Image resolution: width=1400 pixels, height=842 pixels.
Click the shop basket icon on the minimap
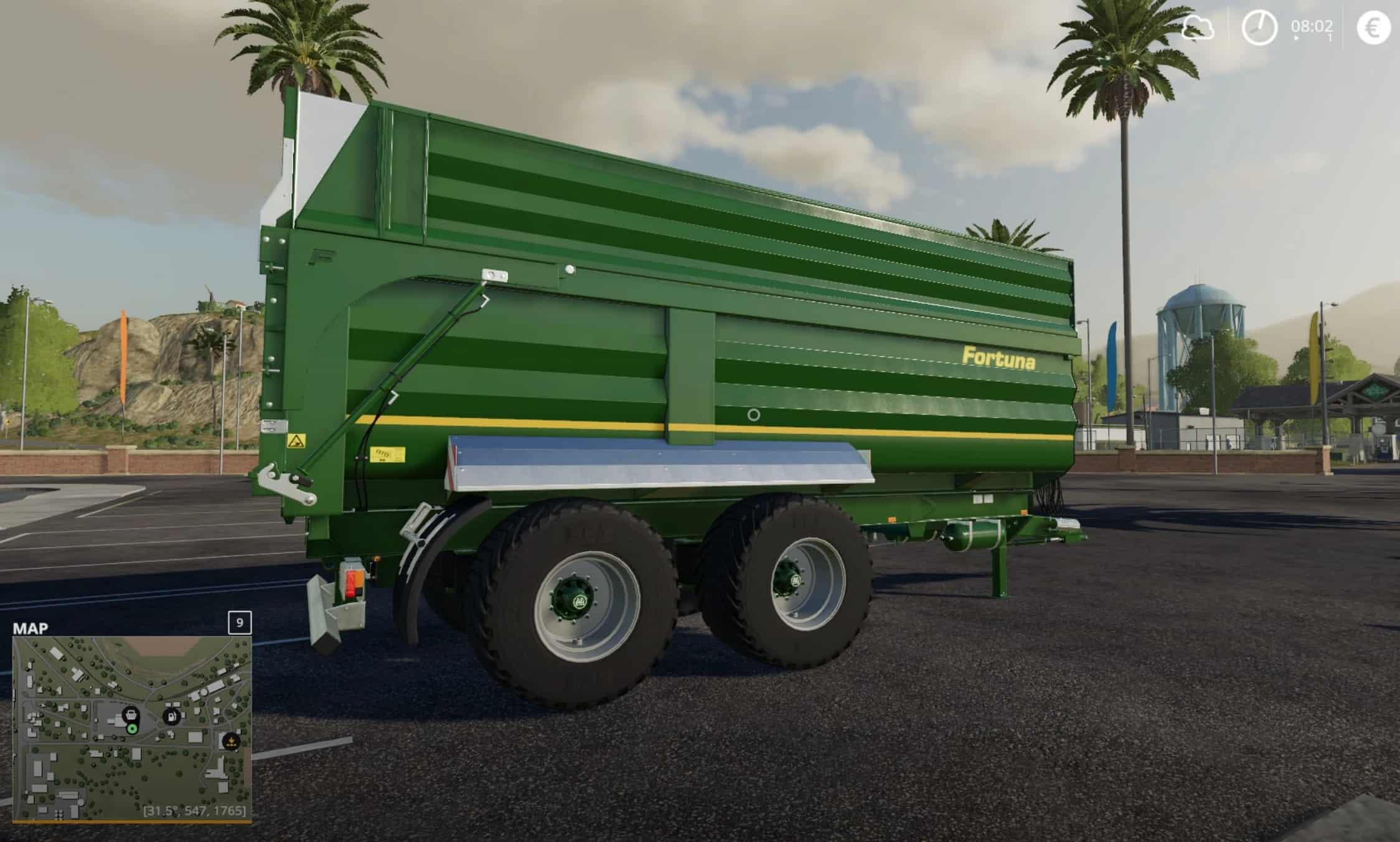coord(131,715)
